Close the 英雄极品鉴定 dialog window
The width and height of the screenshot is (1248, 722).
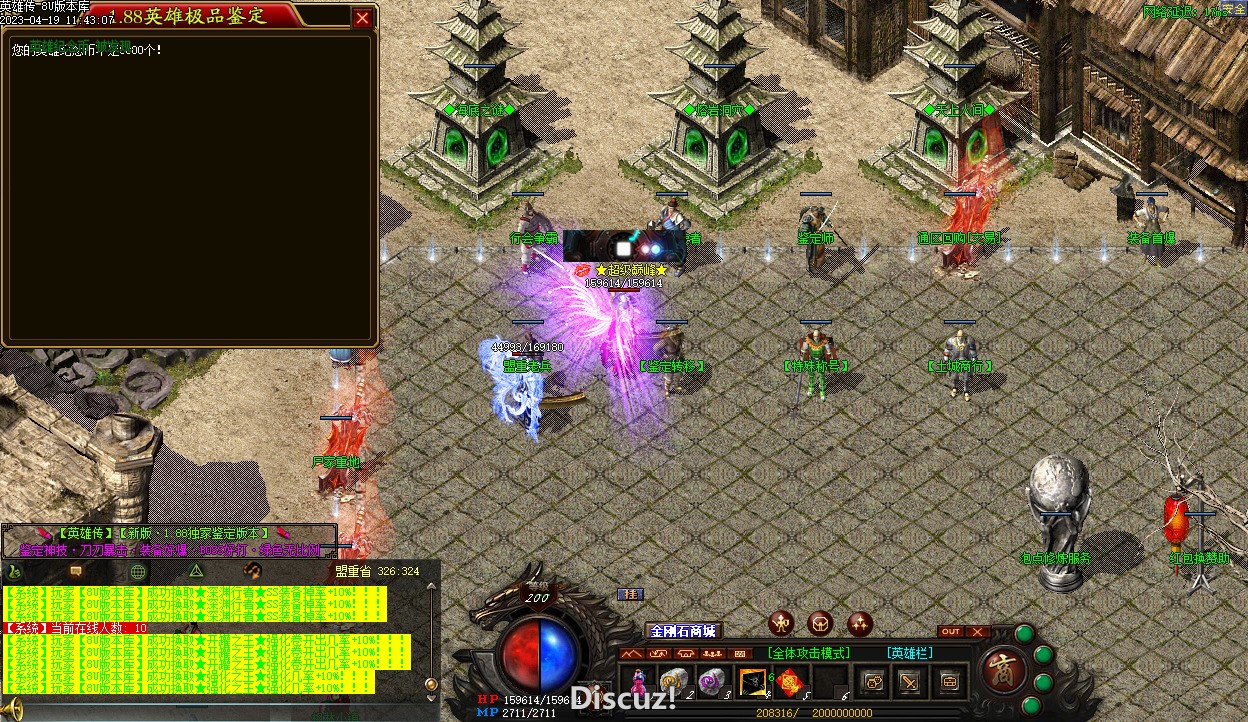tap(362, 17)
